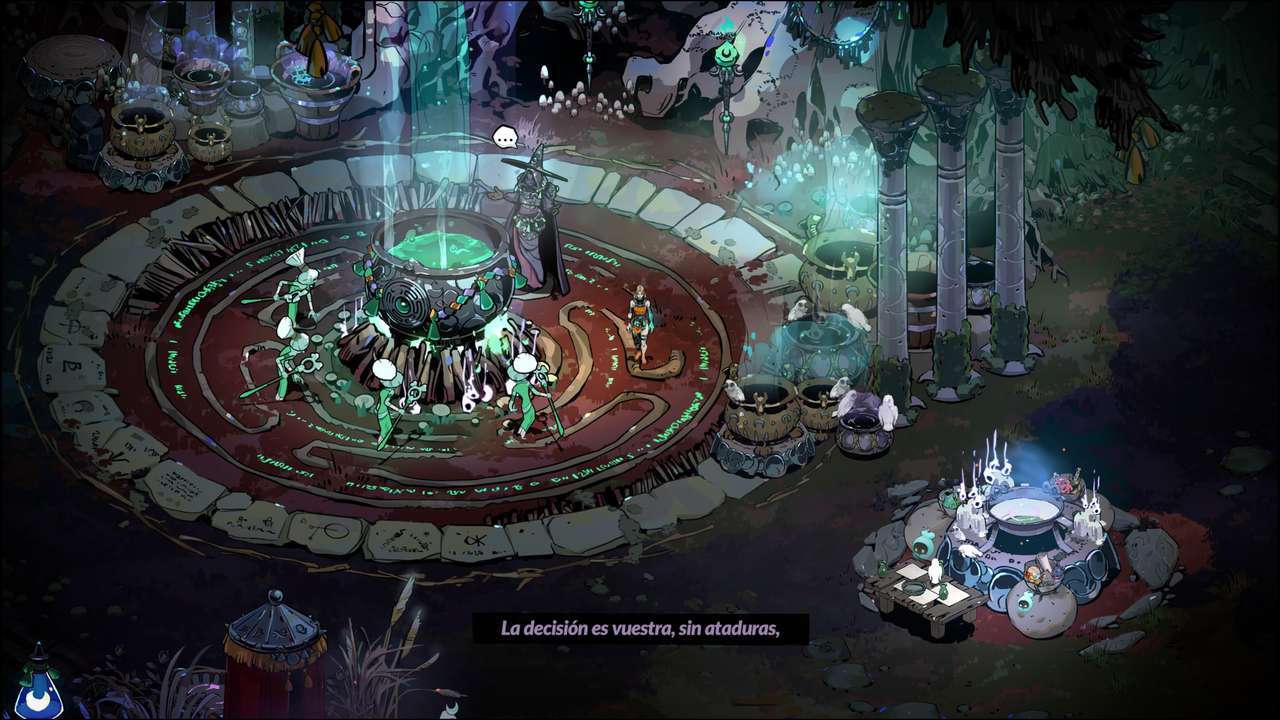1280x720 pixels.
Task: Click the blue moon flask HUD icon
Action: [x=38, y=688]
